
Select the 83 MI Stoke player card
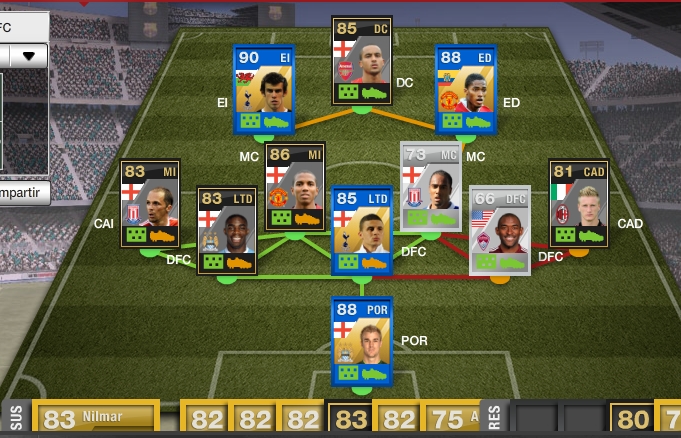[x=150, y=203]
